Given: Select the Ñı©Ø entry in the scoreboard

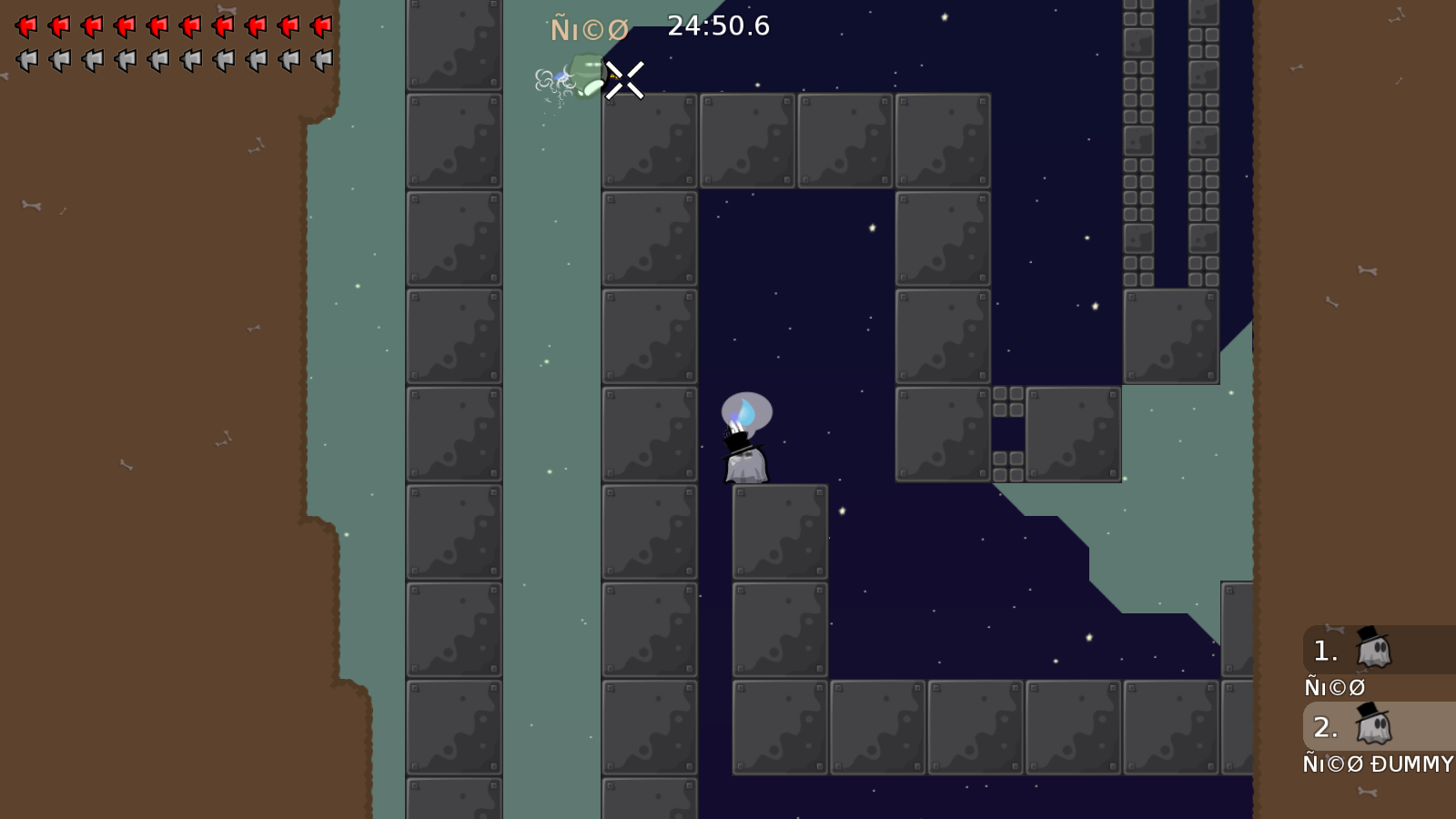Looking at the screenshot, I should pyautogui.click(x=1334, y=687).
